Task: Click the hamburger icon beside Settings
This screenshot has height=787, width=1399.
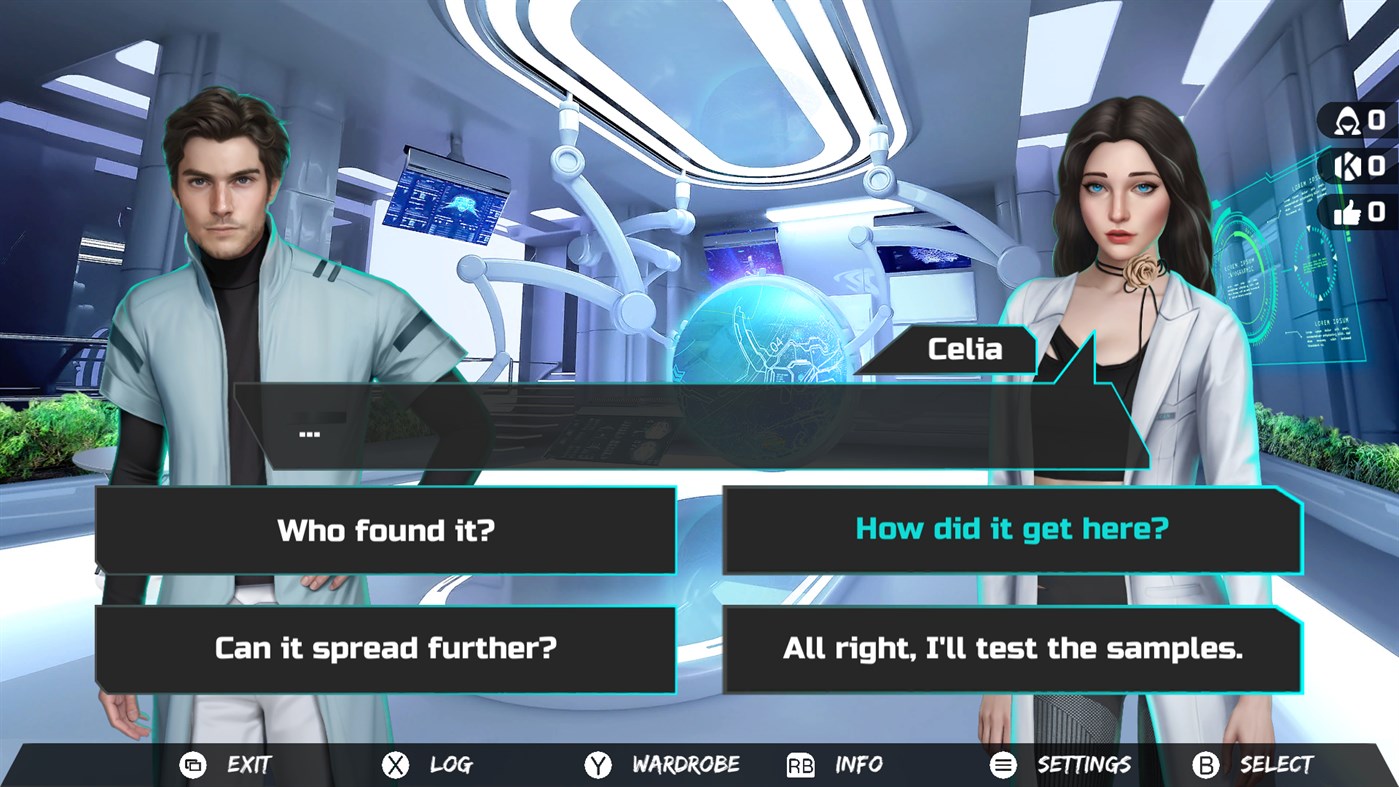Action: [x=1003, y=764]
